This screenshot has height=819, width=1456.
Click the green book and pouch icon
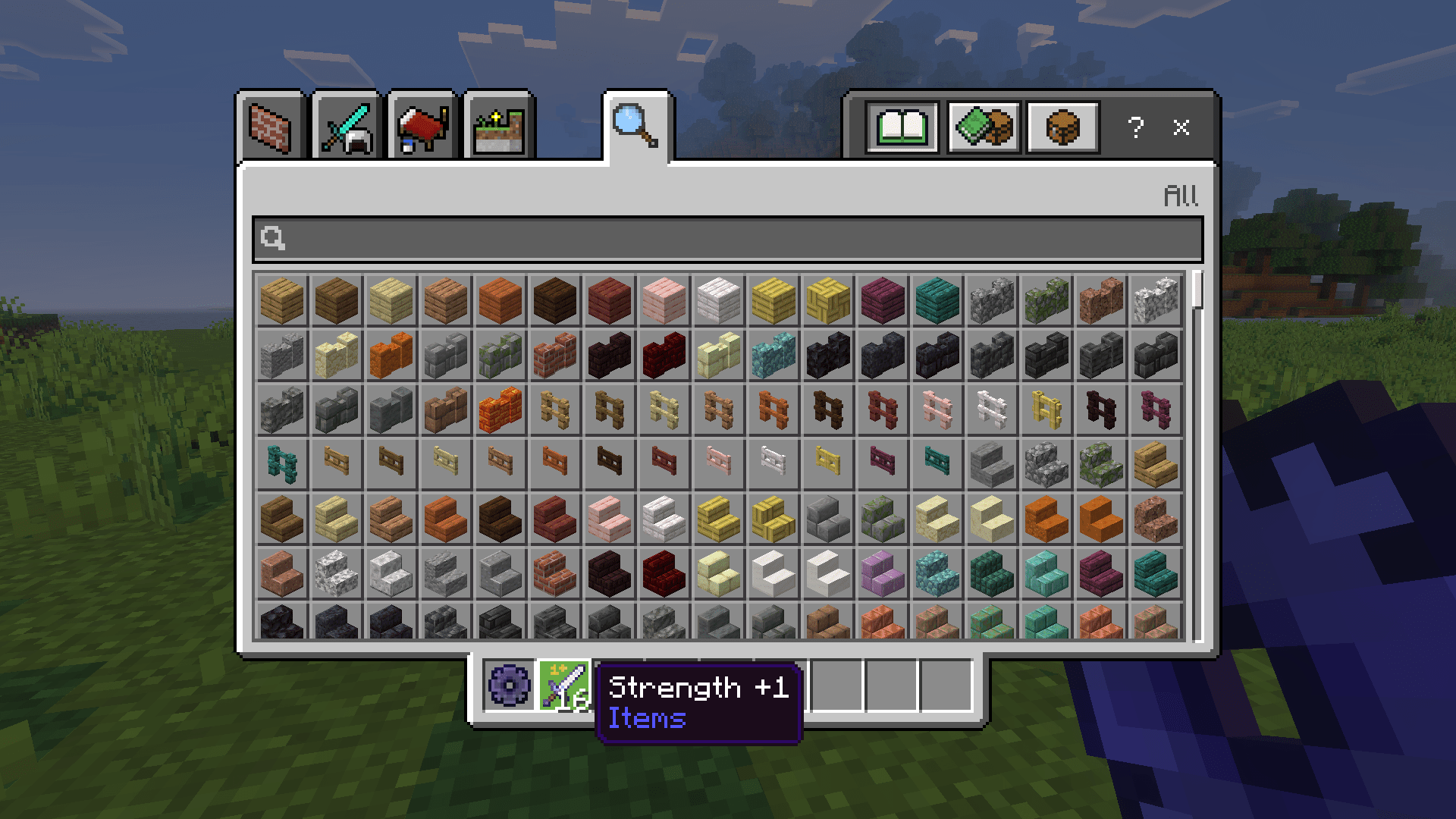click(984, 127)
